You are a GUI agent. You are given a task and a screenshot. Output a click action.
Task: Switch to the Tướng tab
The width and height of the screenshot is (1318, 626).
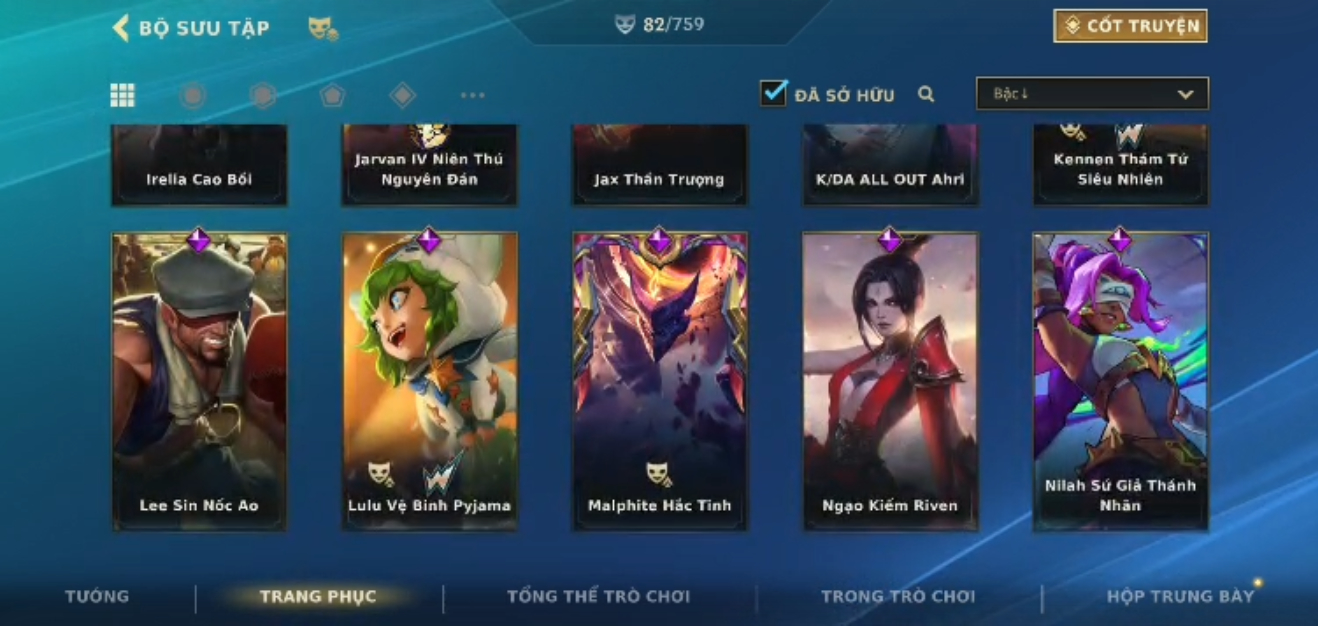(x=97, y=597)
